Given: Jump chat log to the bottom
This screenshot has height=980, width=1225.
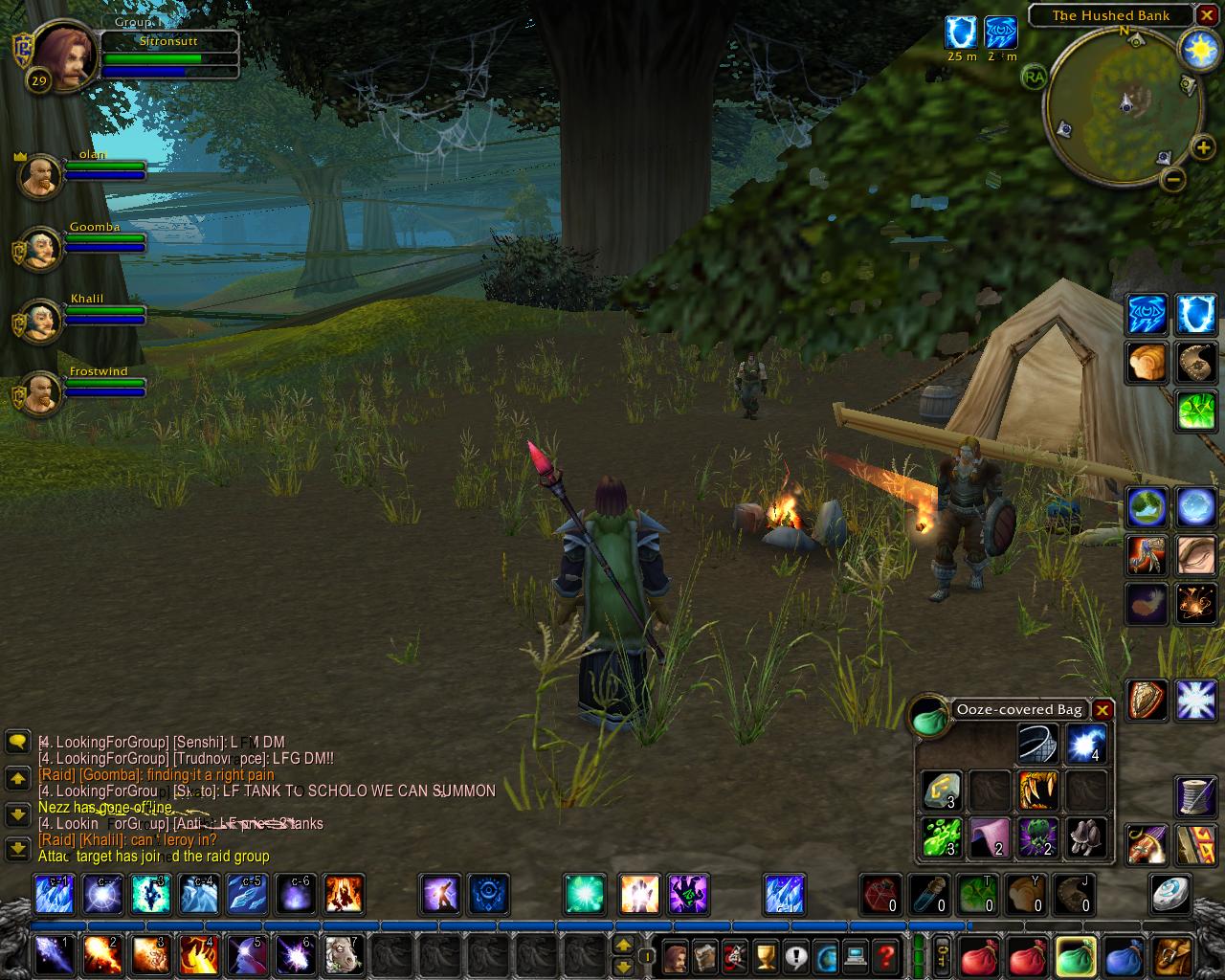Looking at the screenshot, I should [17, 849].
